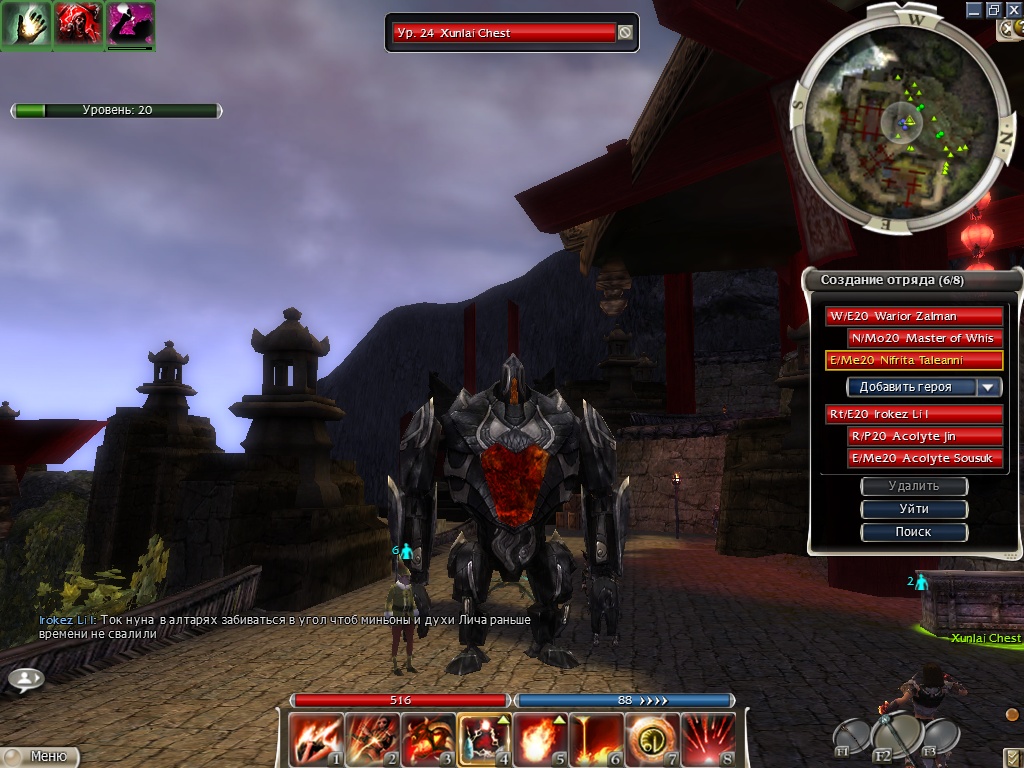Select hero Master of Whispers in party list

point(924,338)
